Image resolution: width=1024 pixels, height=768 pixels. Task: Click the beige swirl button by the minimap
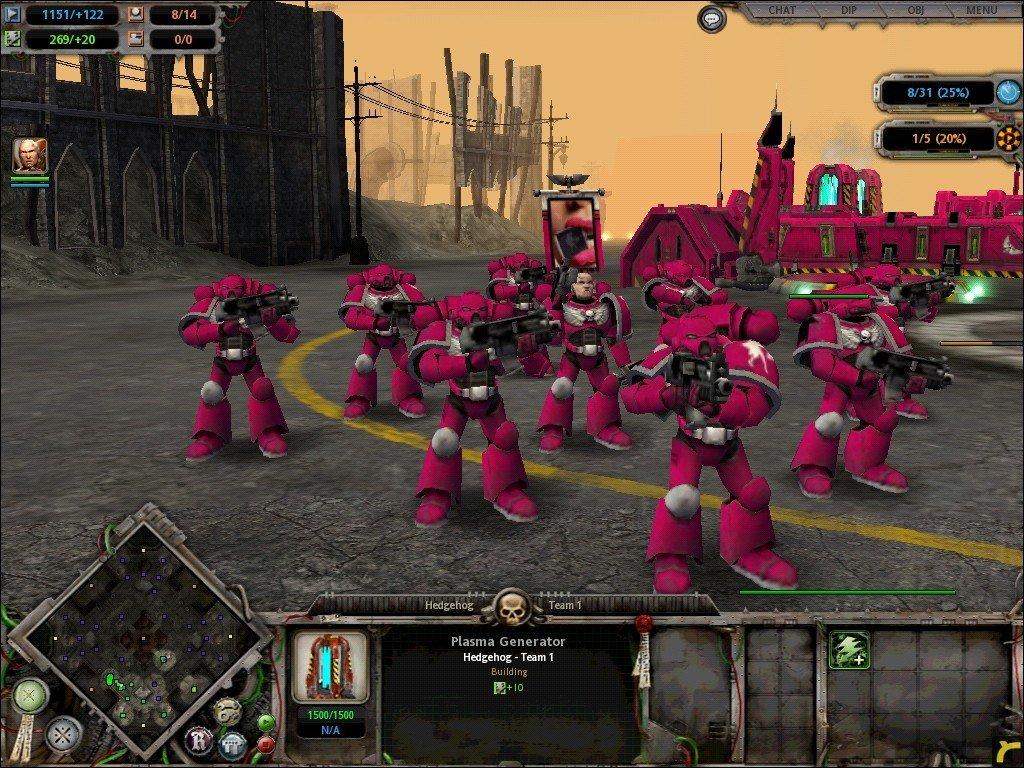(x=227, y=710)
